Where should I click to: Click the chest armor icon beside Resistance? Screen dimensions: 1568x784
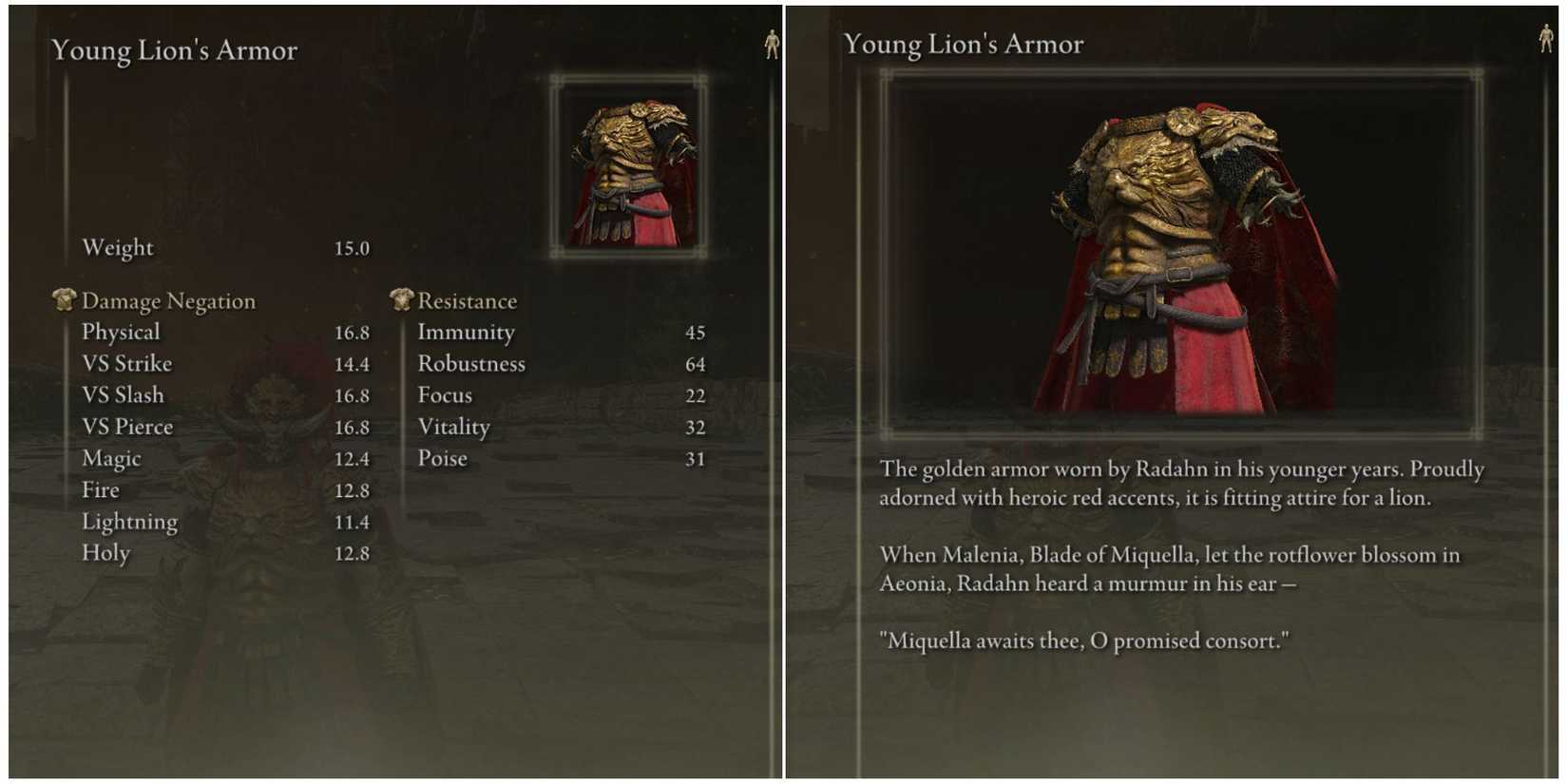tap(401, 299)
